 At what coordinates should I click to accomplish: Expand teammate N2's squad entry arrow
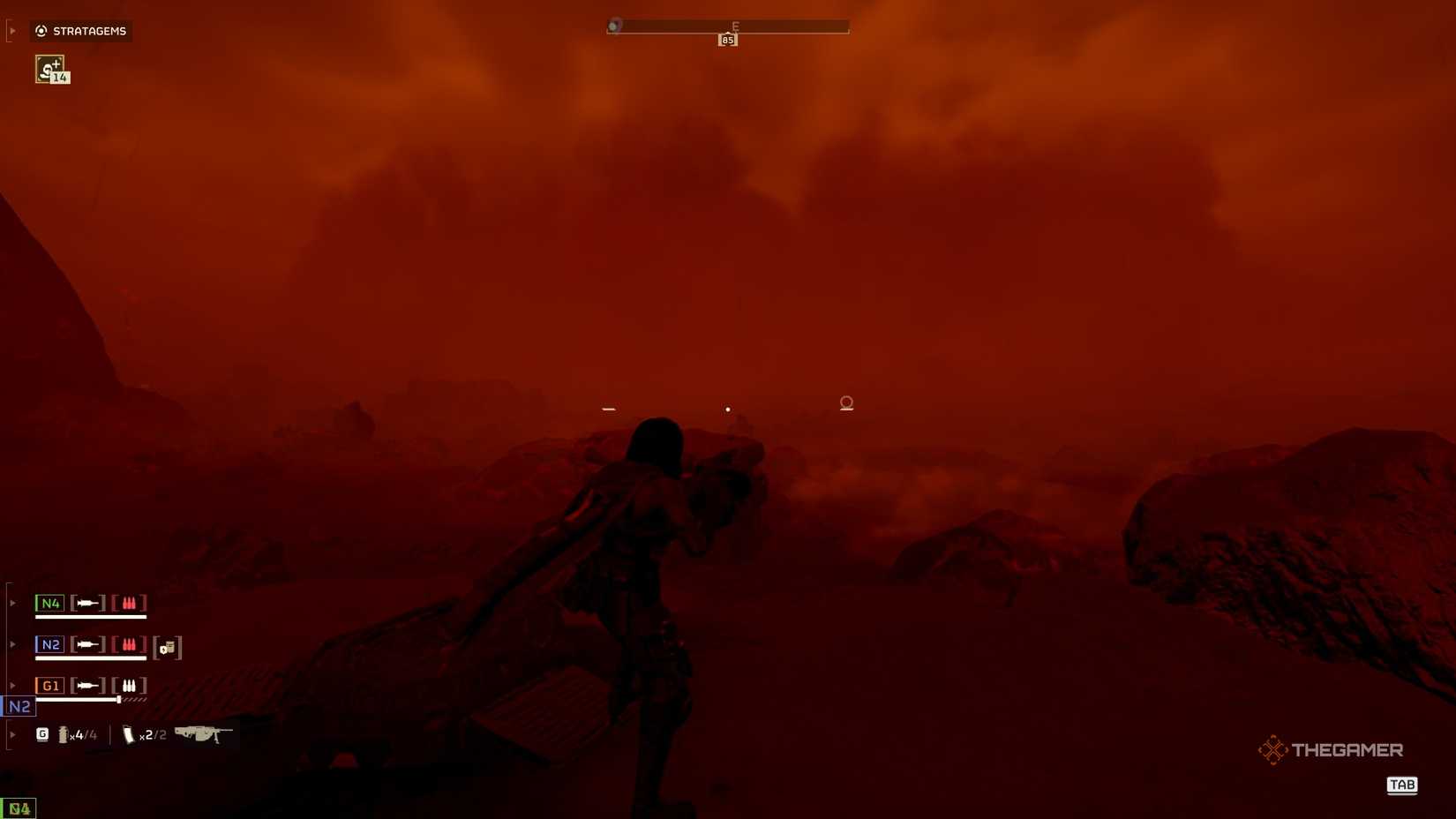pos(11,643)
